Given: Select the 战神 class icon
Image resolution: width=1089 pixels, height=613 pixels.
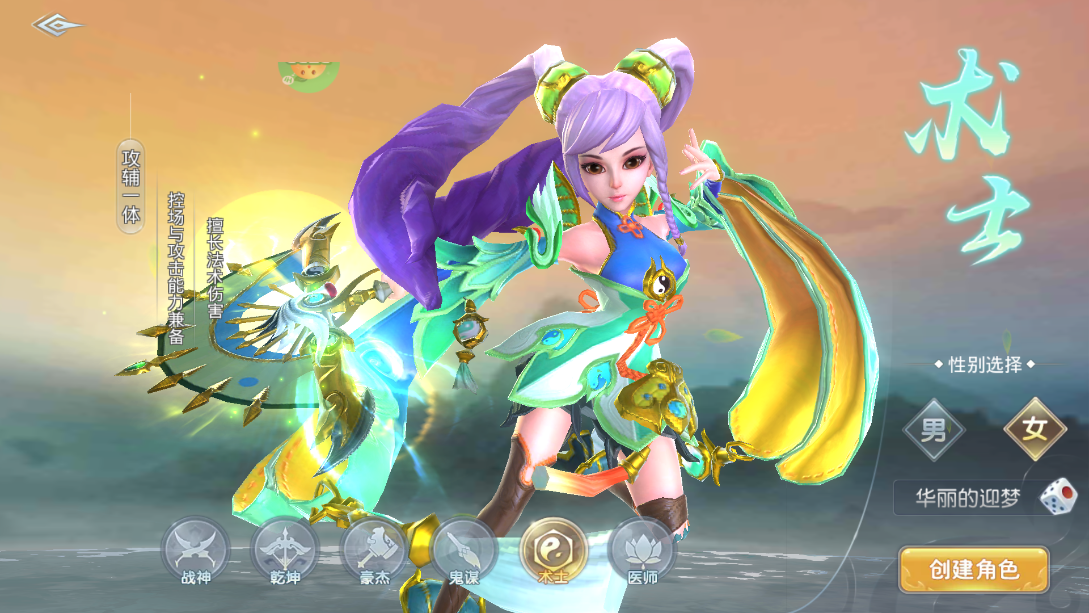Looking at the screenshot, I should 195,549.
